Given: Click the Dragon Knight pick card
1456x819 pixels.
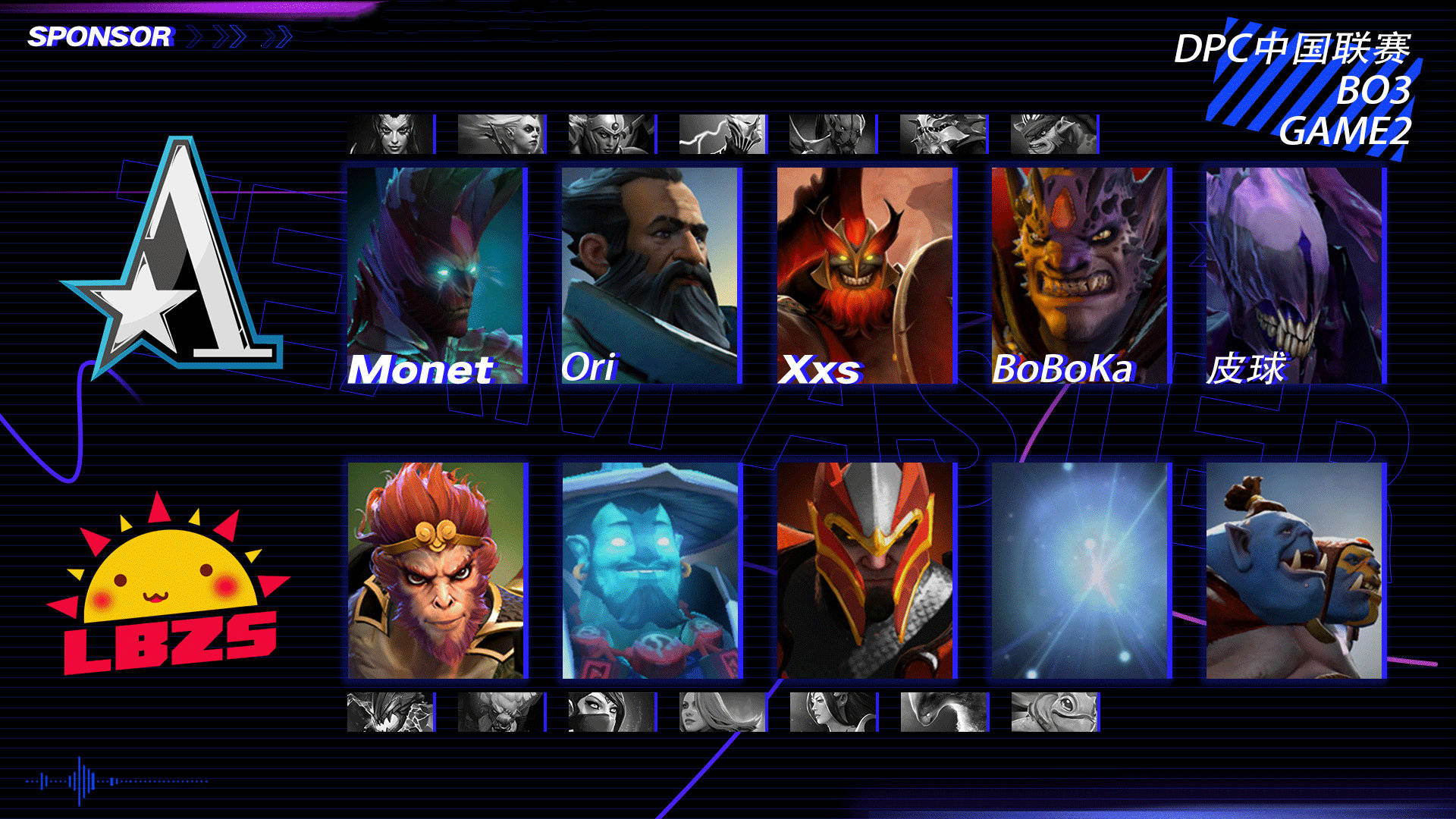Looking at the screenshot, I should [x=865, y=570].
